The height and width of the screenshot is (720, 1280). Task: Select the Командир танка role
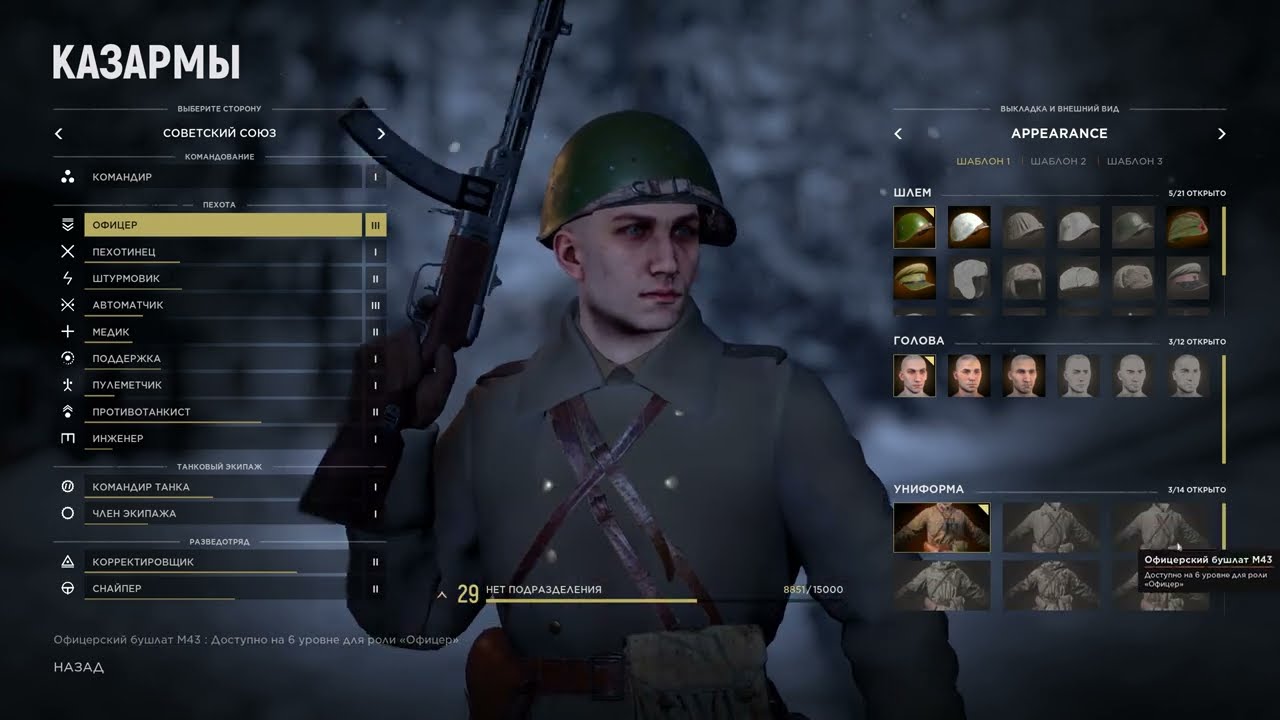point(220,487)
